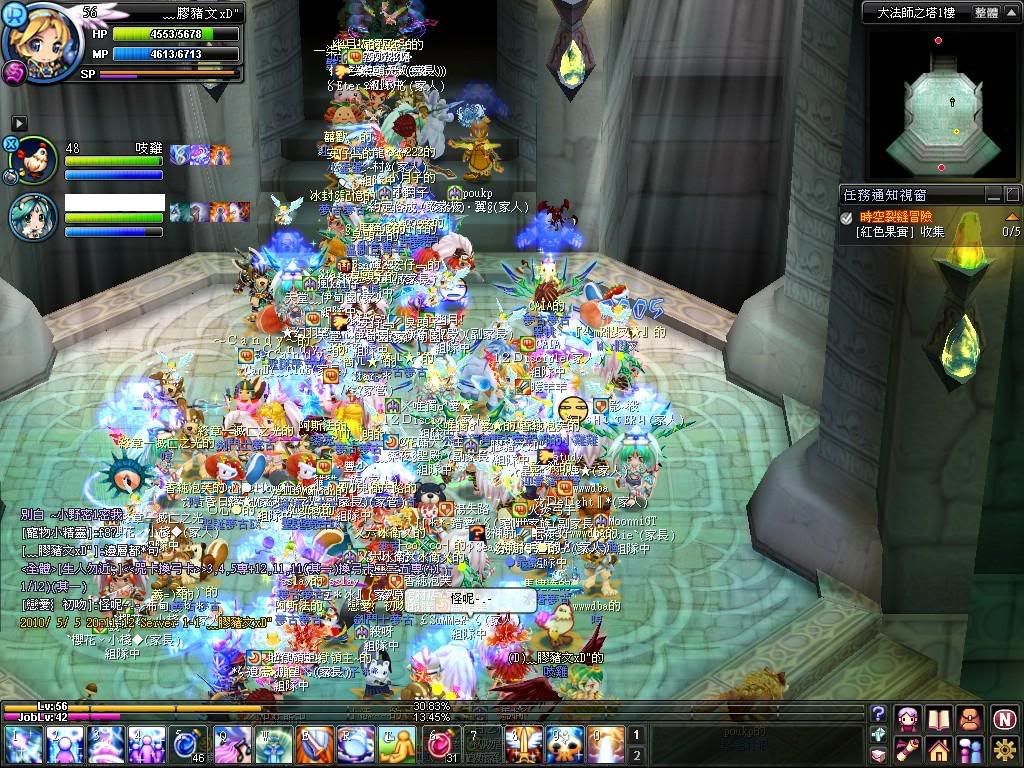Open the 整體 full map view
This screenshot has width=1024, height=768.
point(985,12)
